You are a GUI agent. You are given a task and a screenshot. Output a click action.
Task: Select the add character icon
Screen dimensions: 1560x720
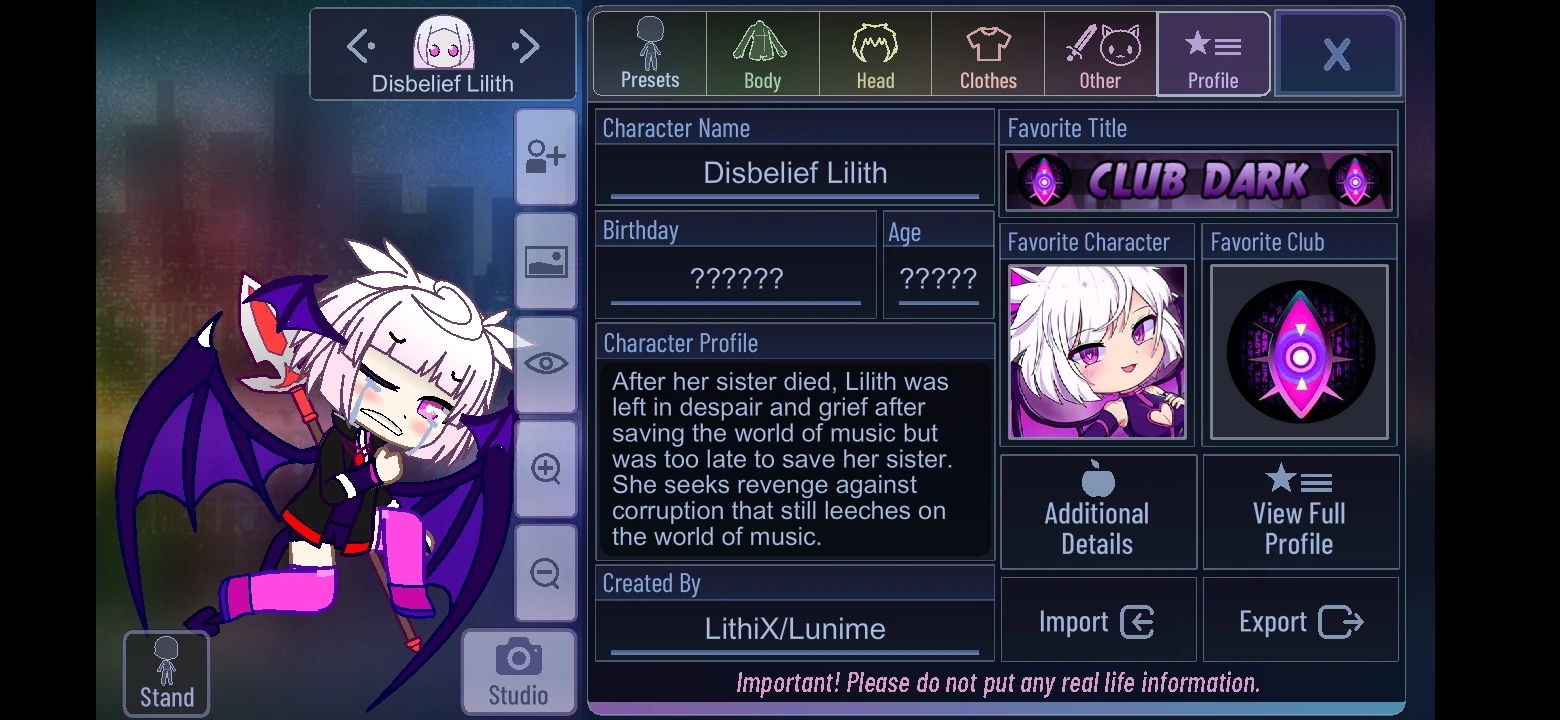(x=545, y=157)
